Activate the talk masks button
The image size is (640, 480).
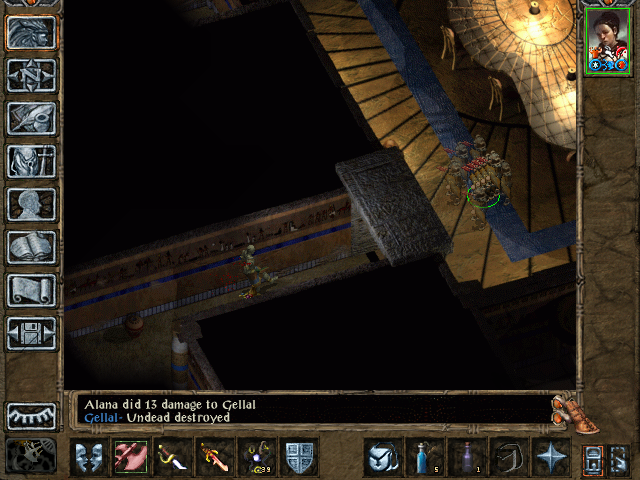pos(88,458)
